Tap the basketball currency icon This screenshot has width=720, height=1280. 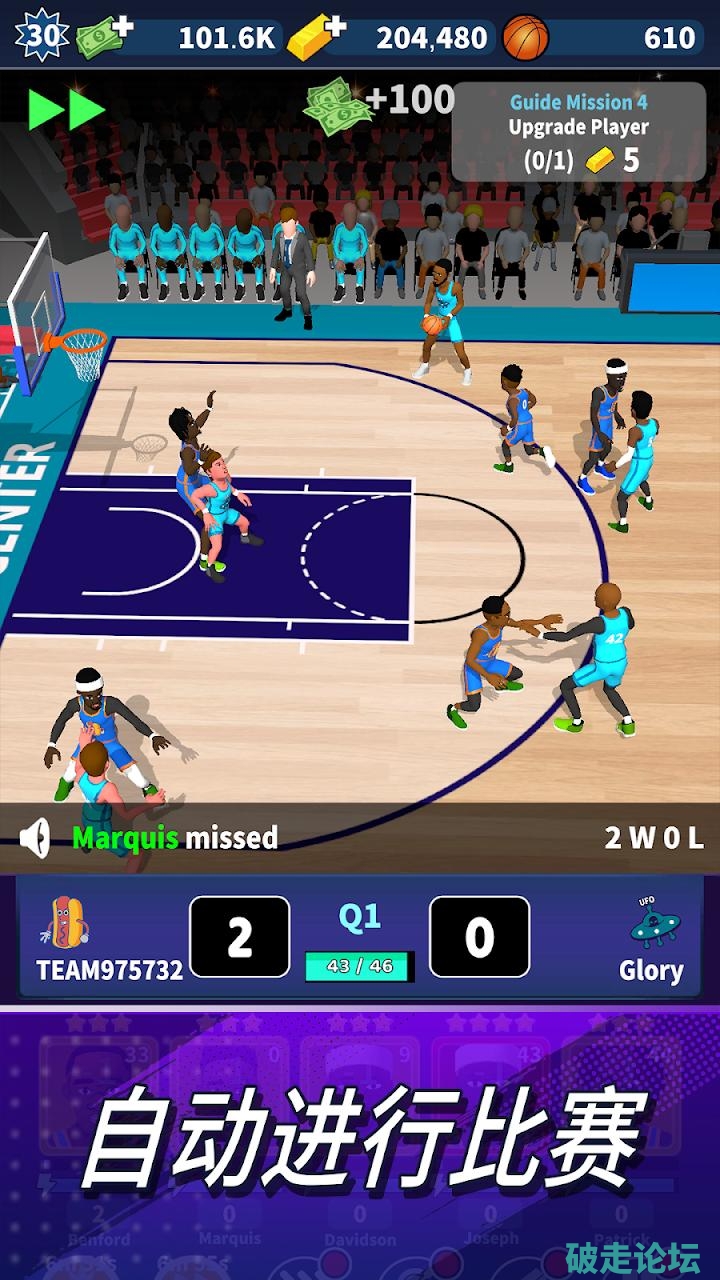coord(526,37)
